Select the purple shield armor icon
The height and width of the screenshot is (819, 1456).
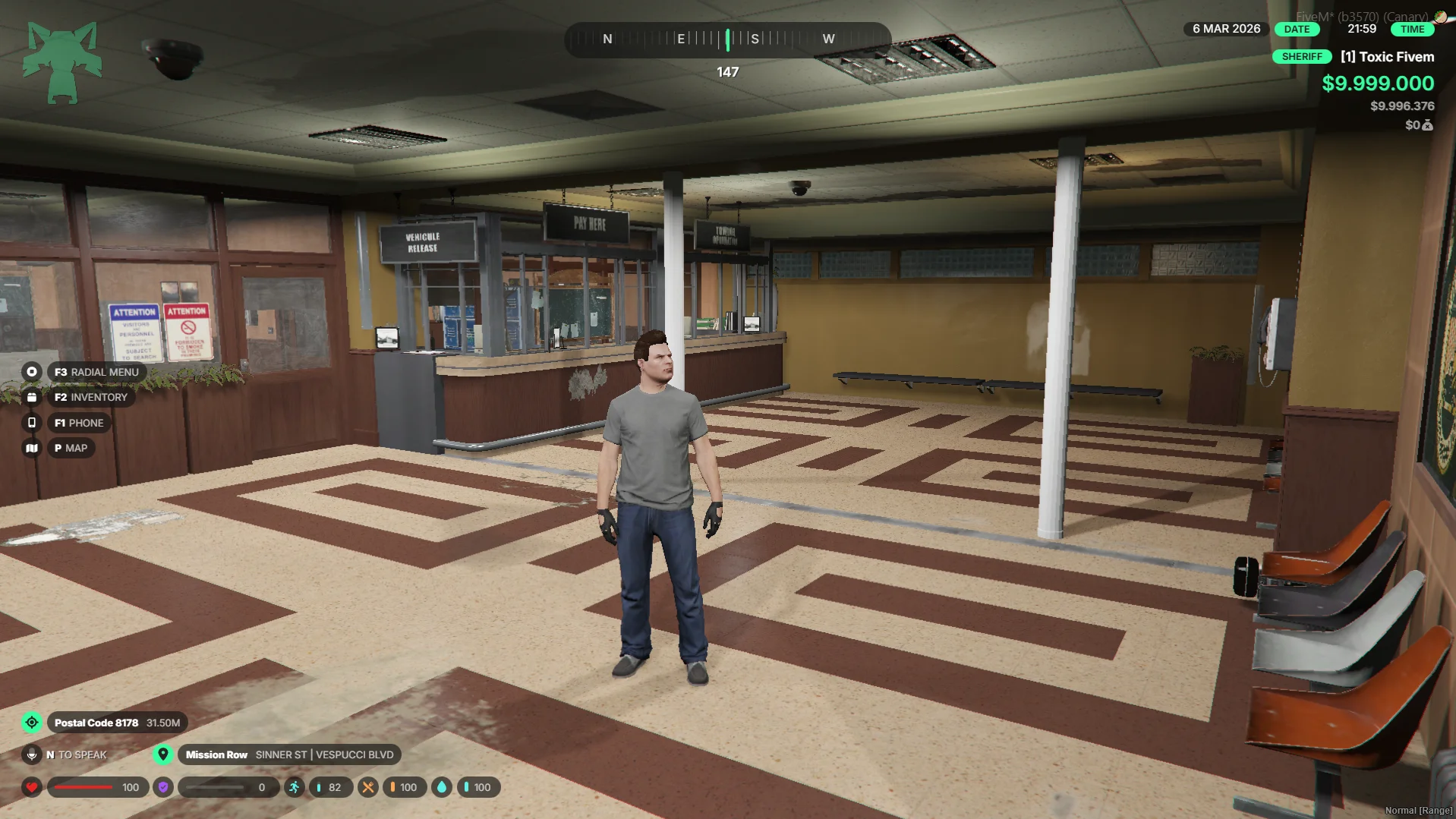point(163,787)
